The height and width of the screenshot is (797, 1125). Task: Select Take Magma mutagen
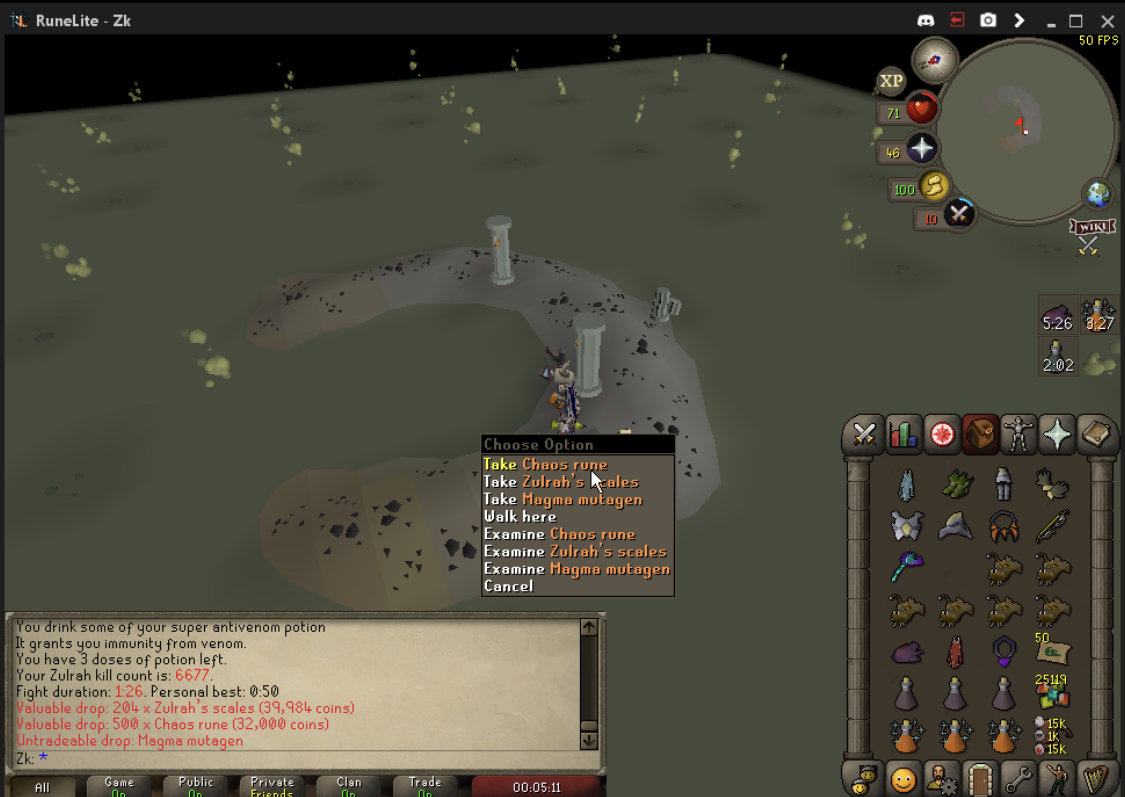click(x=562, y=499)
